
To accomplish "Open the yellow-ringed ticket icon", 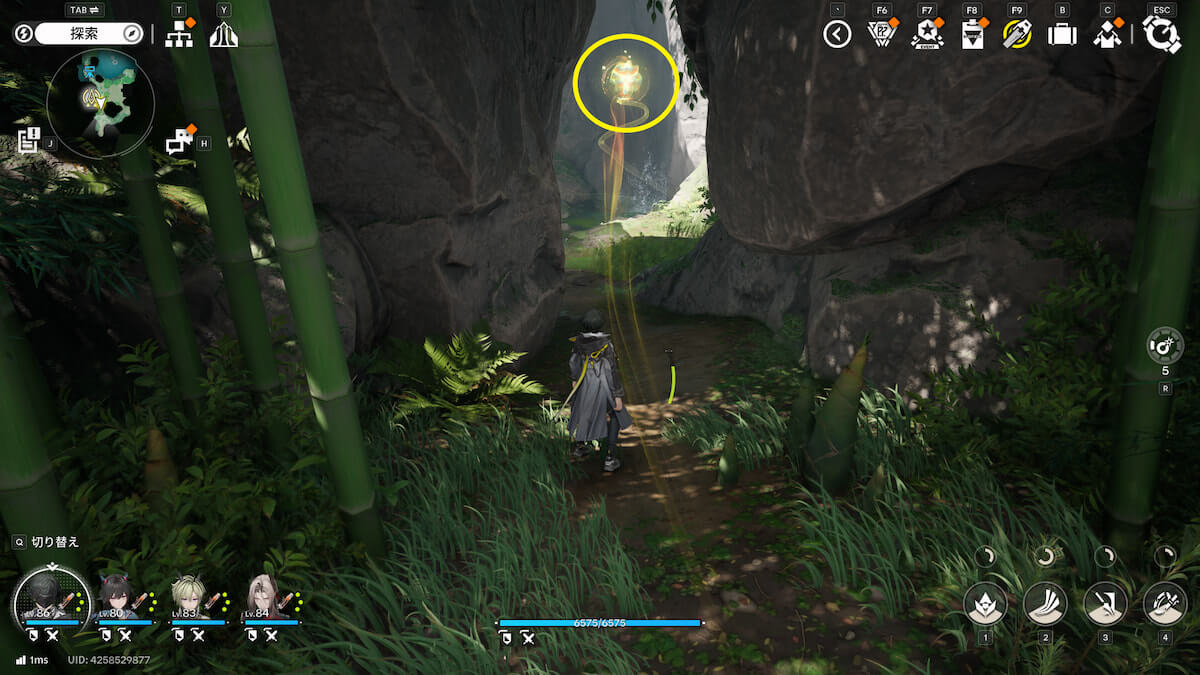I will (1017, 34).
